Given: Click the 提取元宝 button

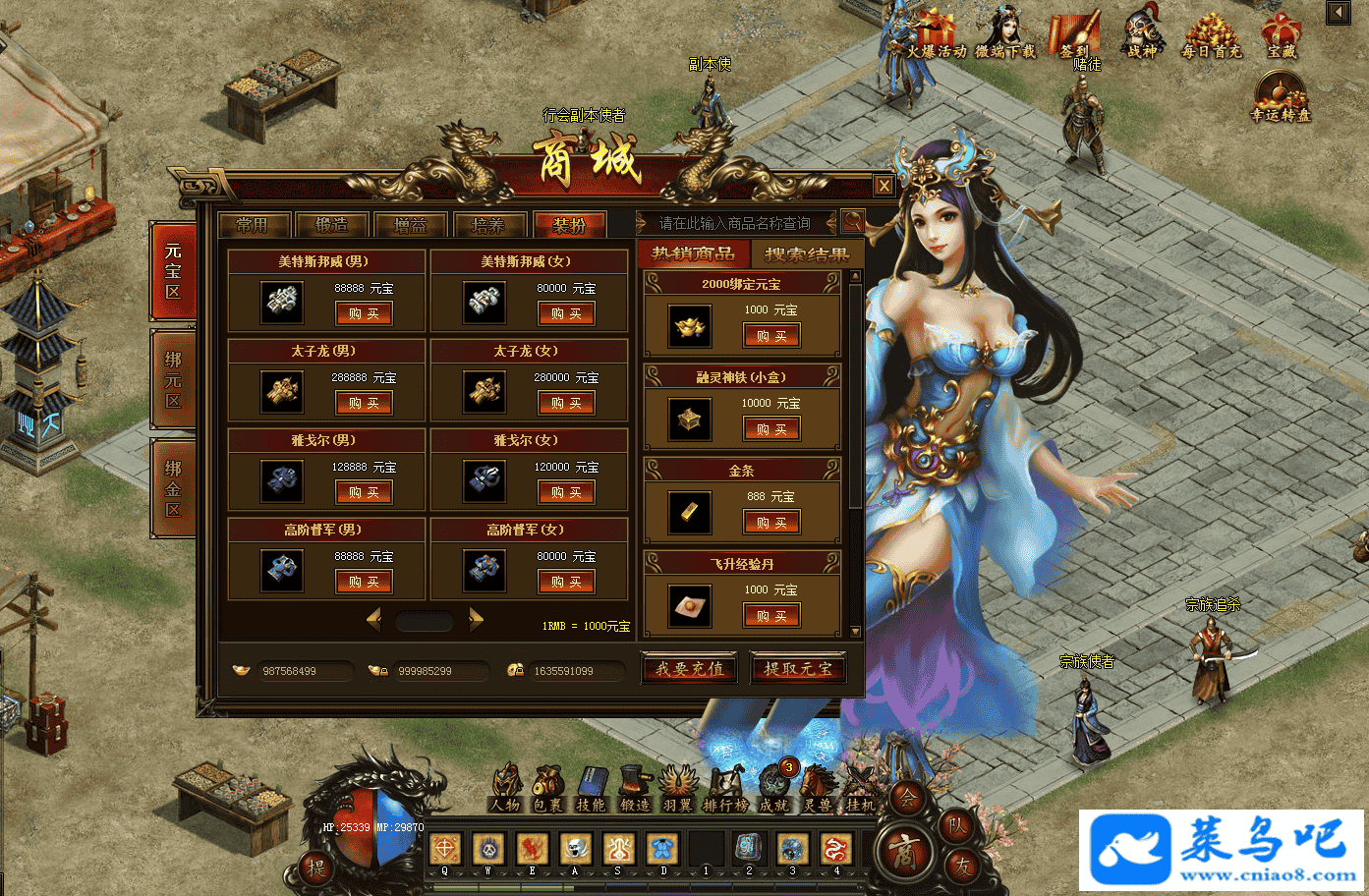Looking at the screenshot, I should tap(798, 669).
